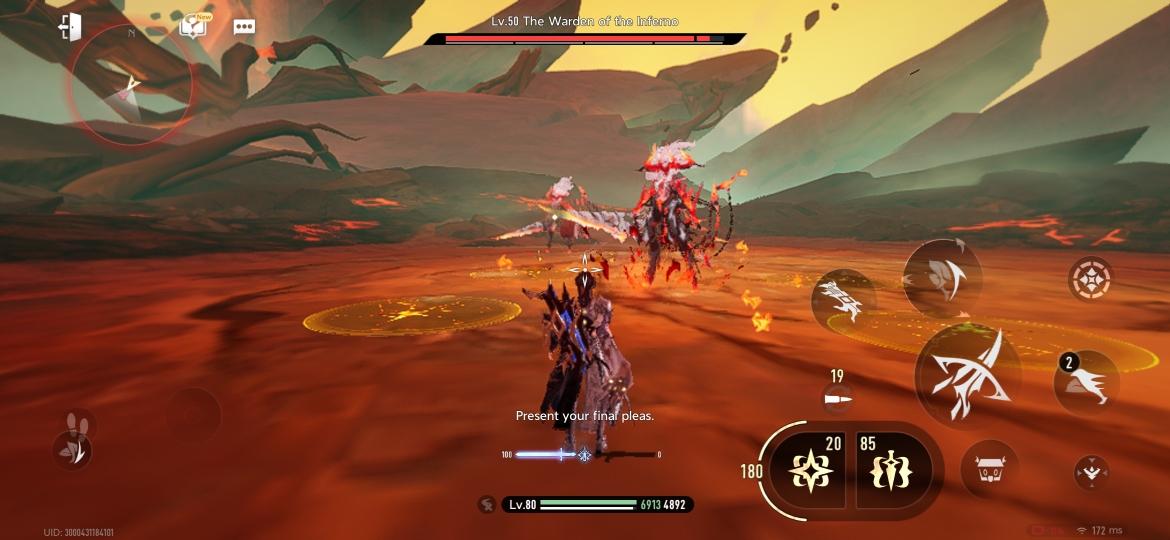
Task: Open the guide book marked New
Action: (192, 26)
